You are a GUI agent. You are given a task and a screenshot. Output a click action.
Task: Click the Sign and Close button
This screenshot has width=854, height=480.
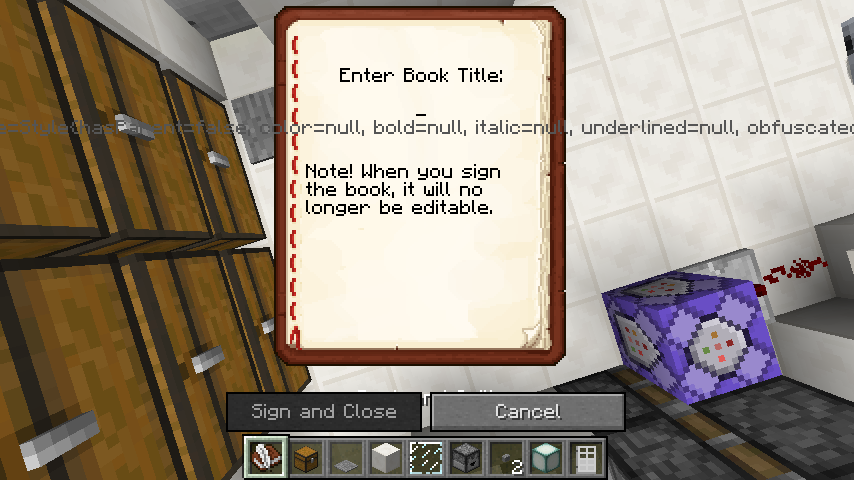[x=324, y=411]
